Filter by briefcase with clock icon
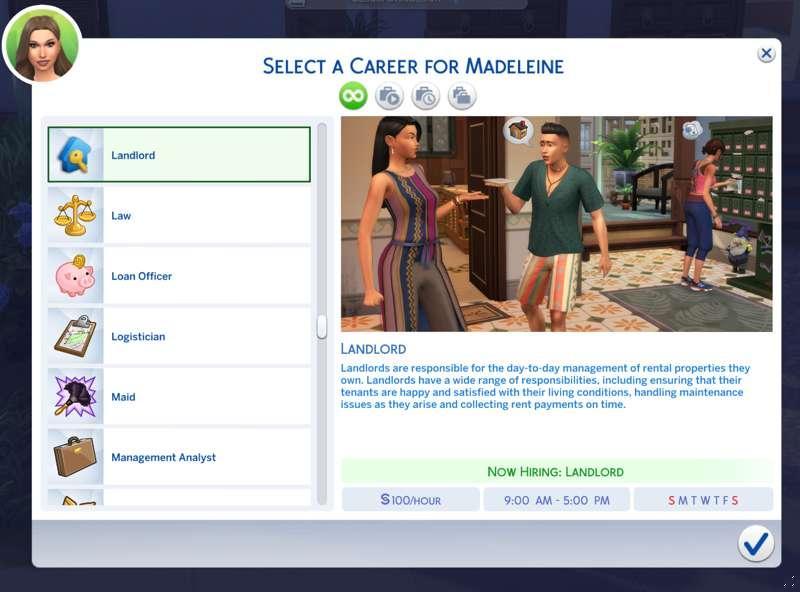 click(425, 96)
